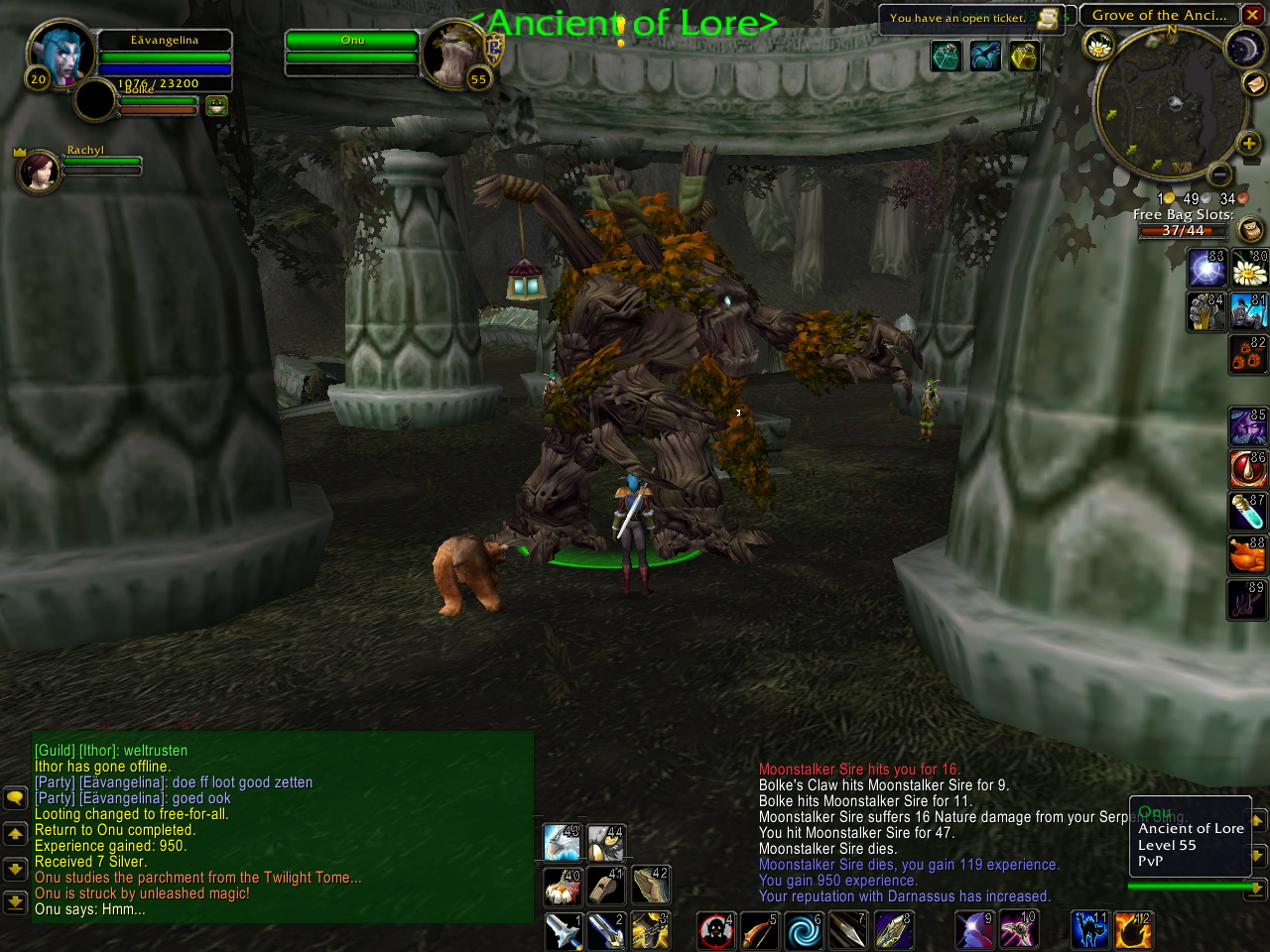Activate the red skull crosshair ability
Screen dimensions: 1270x952
pyautogui.click(x=715, y=931)
